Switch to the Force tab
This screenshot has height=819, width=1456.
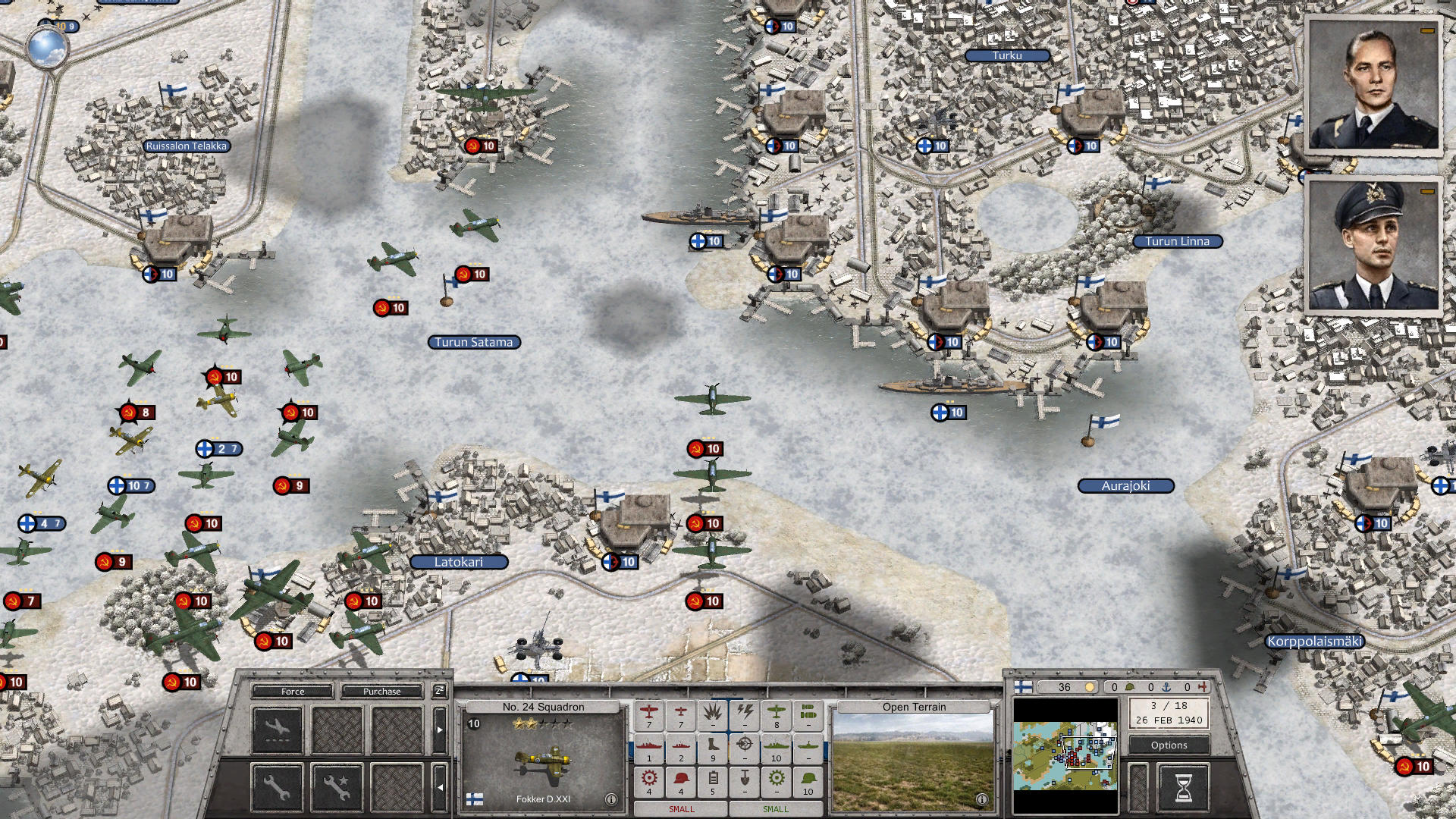[x=292, y=691]
